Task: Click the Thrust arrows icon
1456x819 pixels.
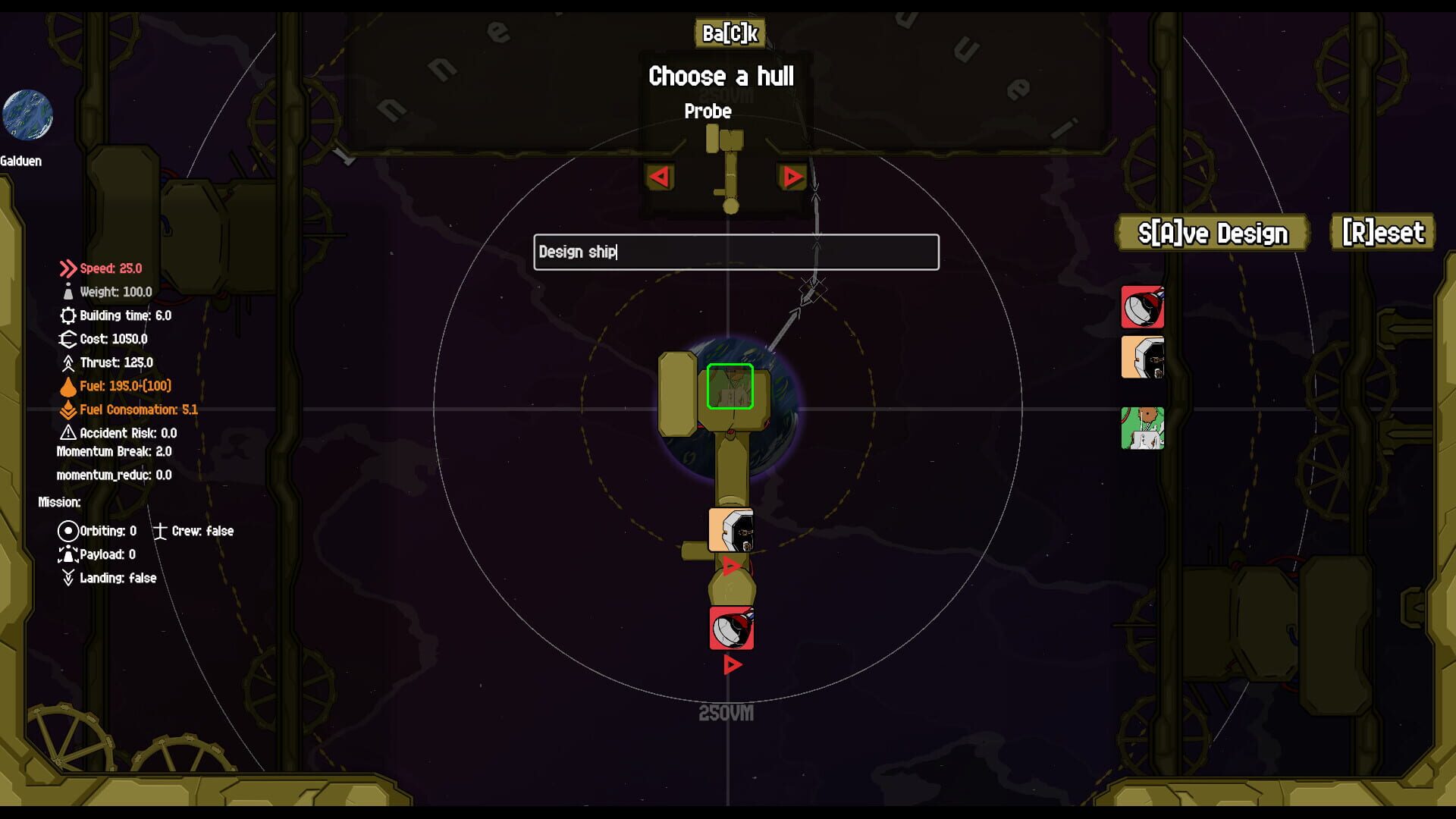Action: (x=67, y=362)
